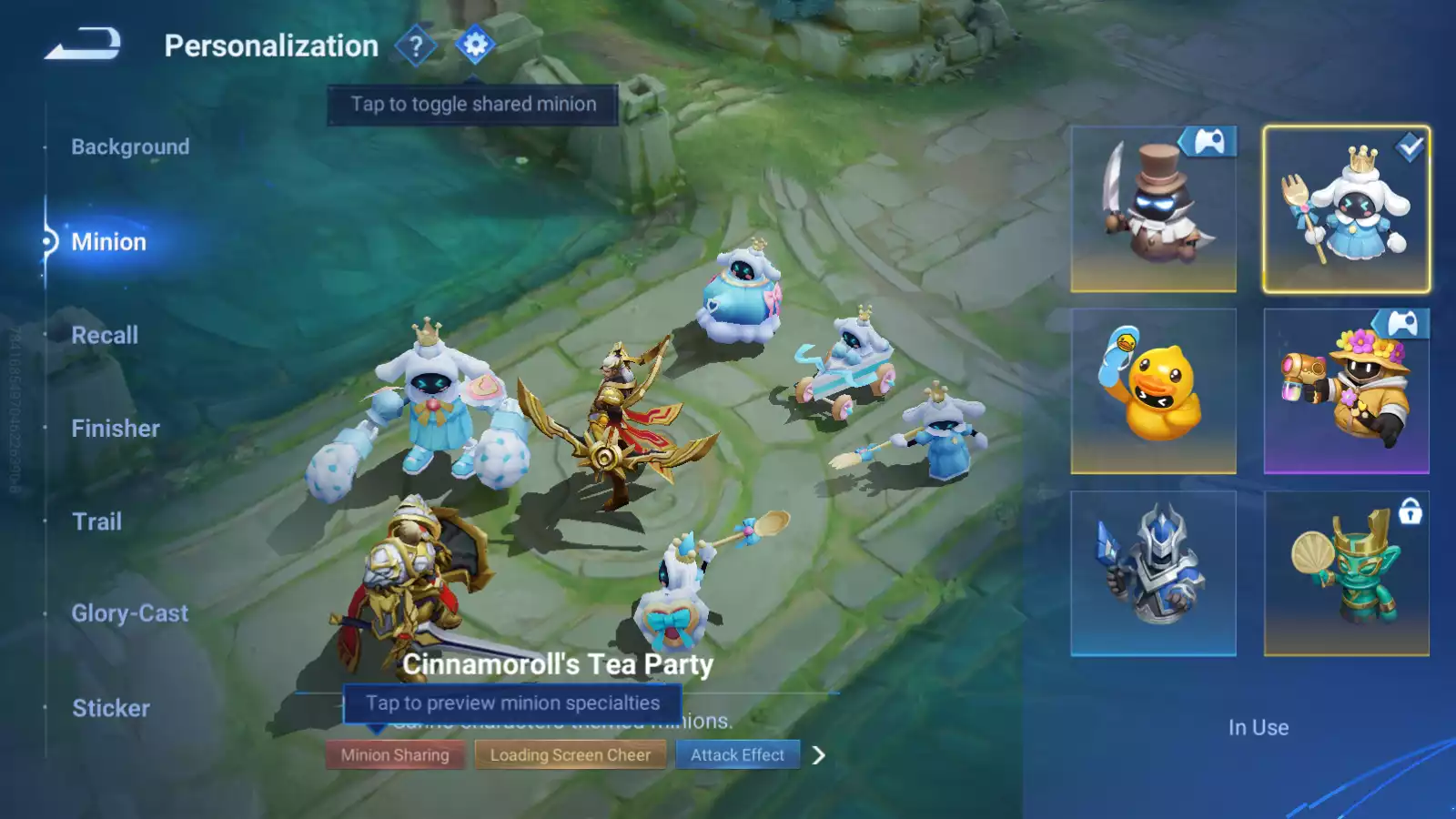1456x819 pixels.
Task: Choose the blue armored knight minion skin
Action: tap(1153, 573)
